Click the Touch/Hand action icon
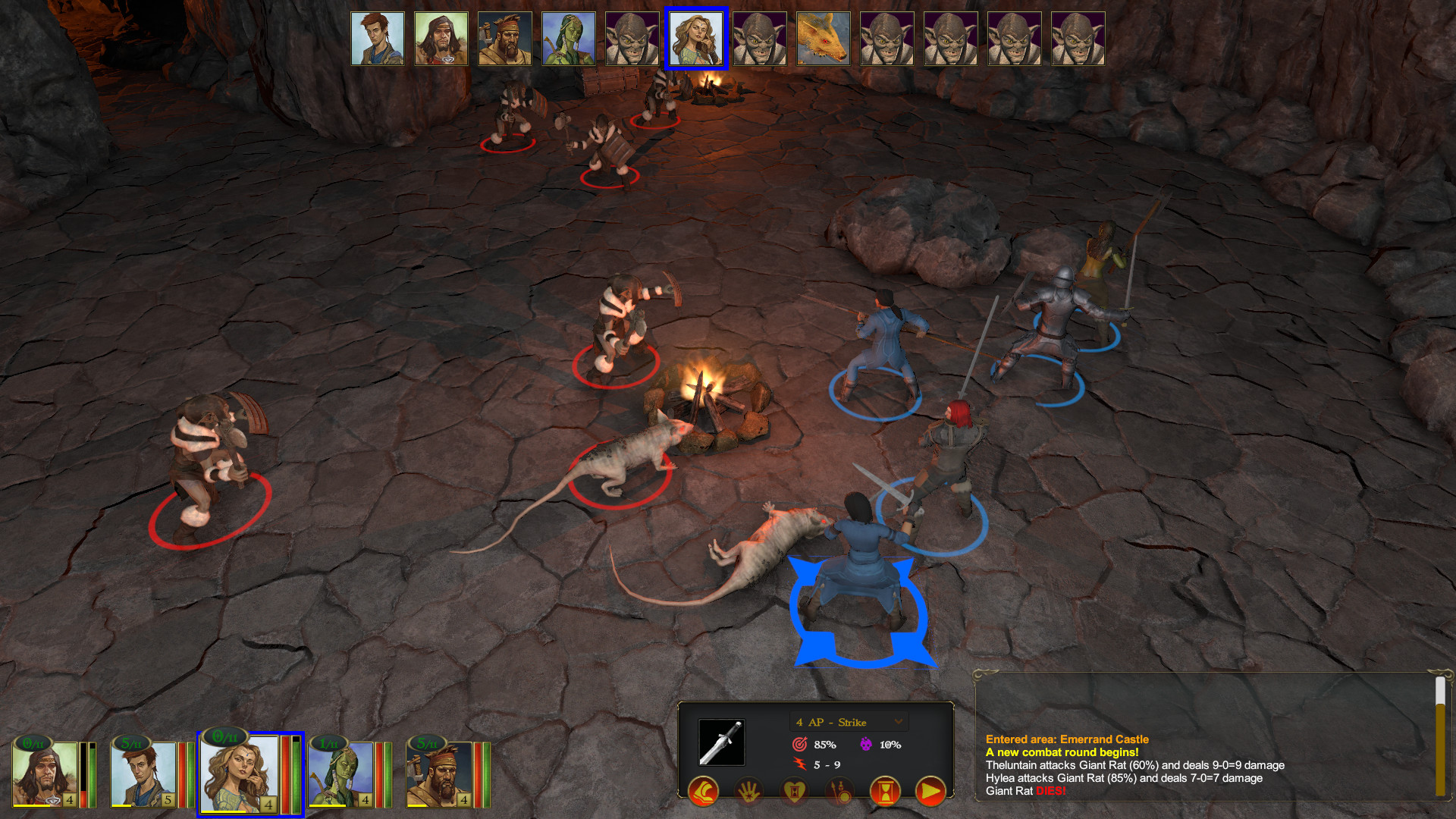Screen dimensions: 1456x819 click(x=748, y=792)
